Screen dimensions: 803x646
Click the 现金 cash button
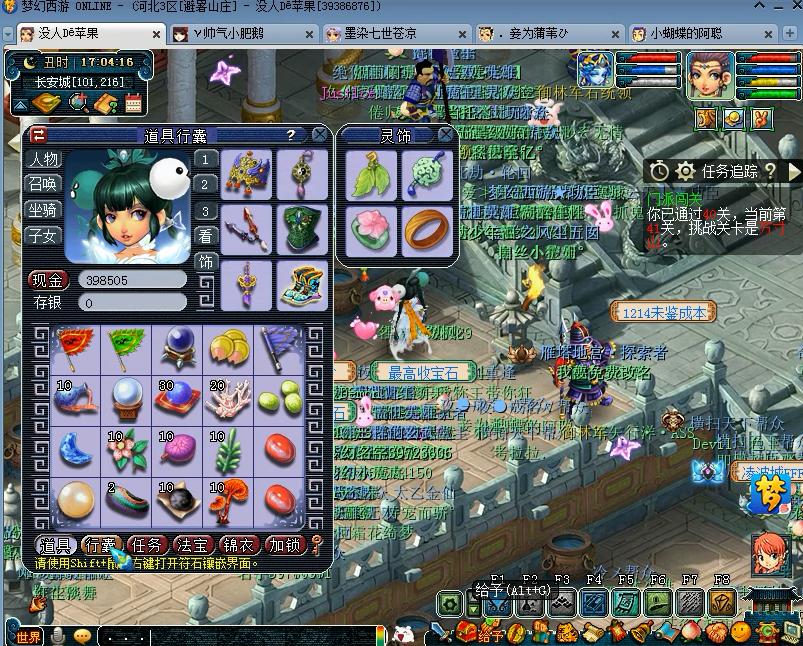(47, 281)
